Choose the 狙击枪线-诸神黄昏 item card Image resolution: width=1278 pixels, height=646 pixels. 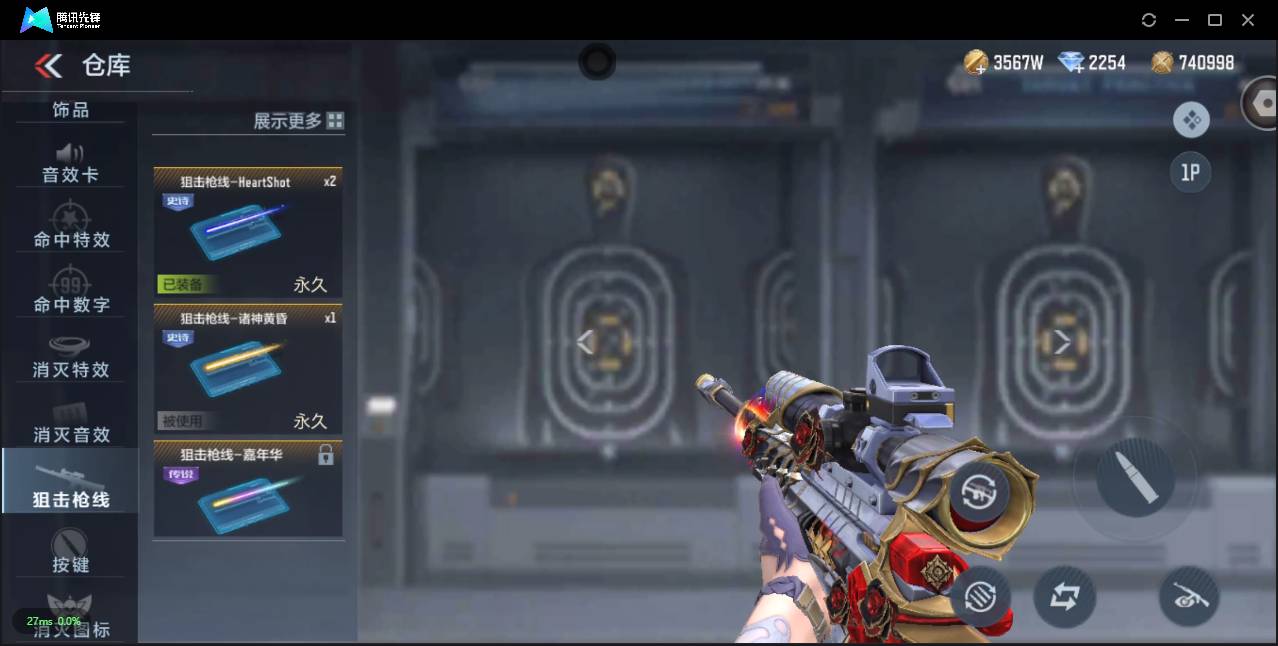247,368
